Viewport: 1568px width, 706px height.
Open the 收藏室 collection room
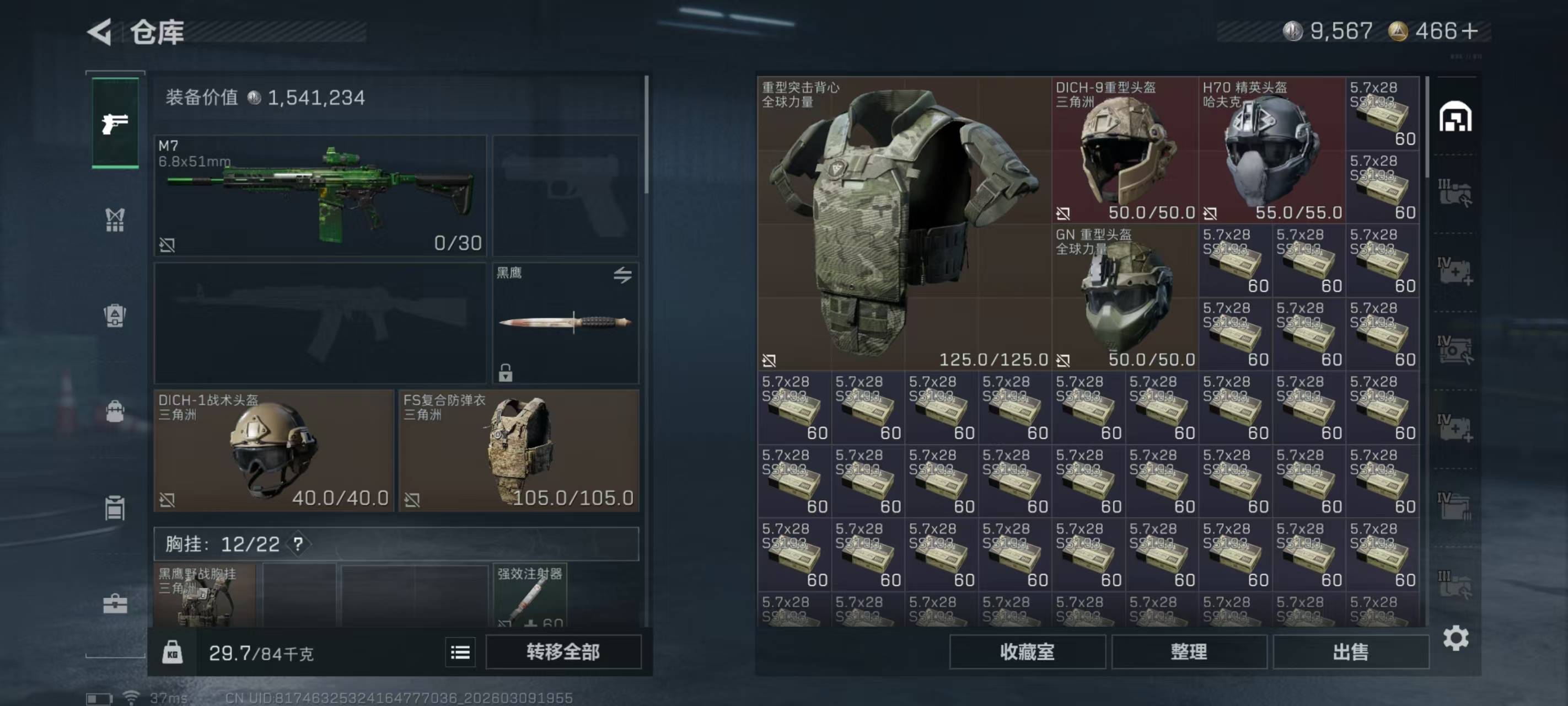1027,652
